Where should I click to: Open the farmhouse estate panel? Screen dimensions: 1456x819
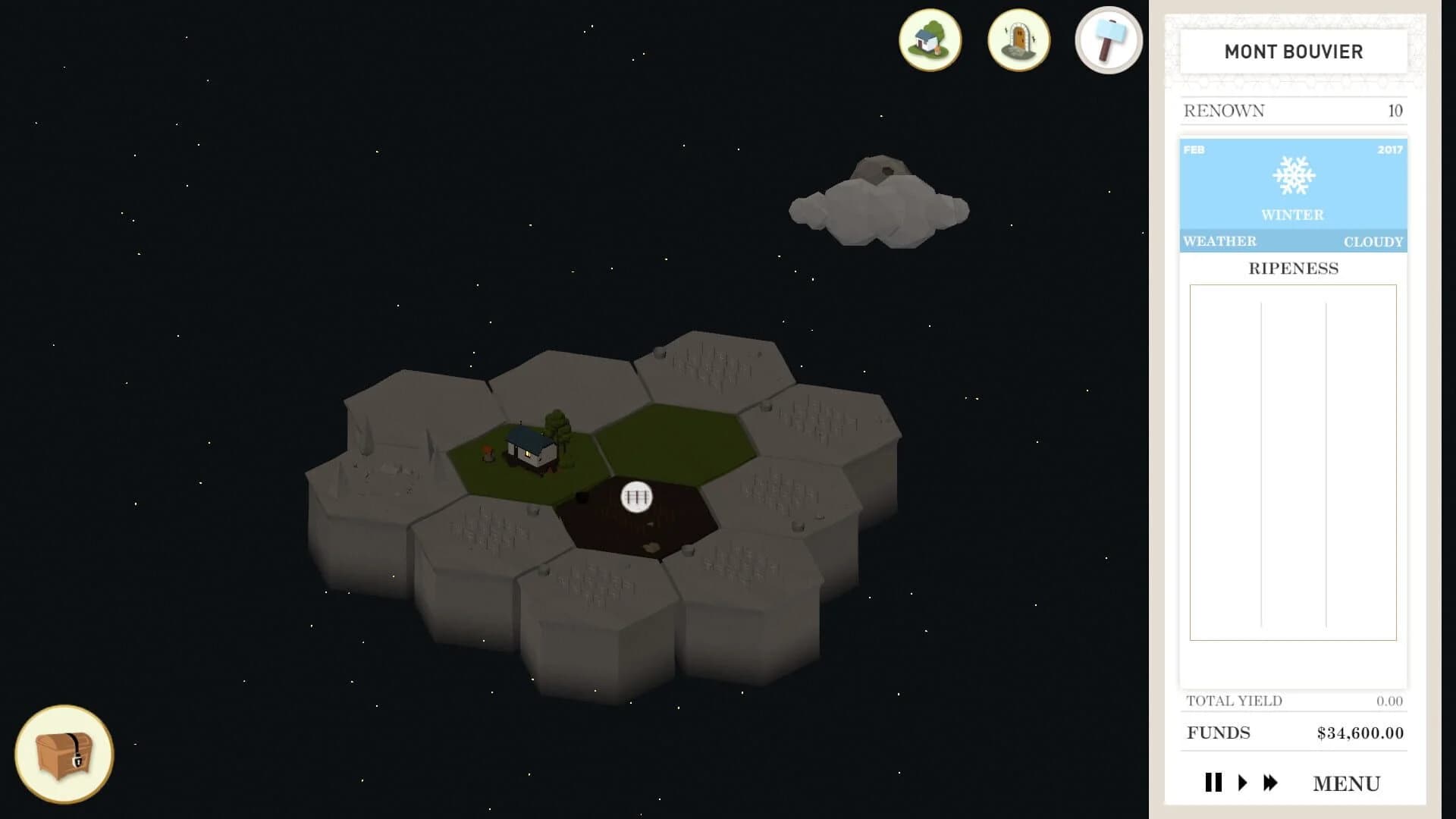930,42
